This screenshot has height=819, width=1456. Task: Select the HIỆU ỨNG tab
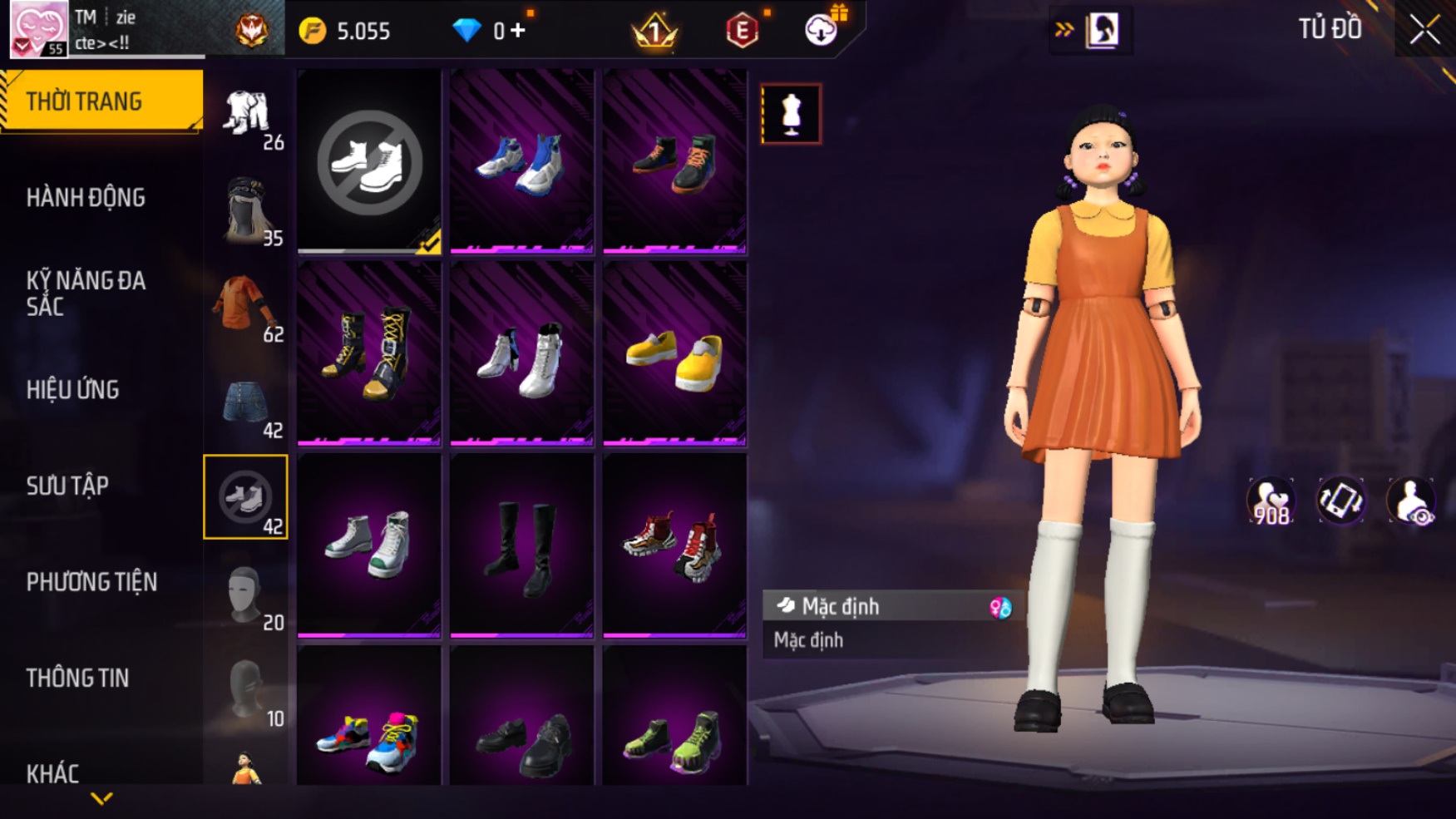coord(73,389)
